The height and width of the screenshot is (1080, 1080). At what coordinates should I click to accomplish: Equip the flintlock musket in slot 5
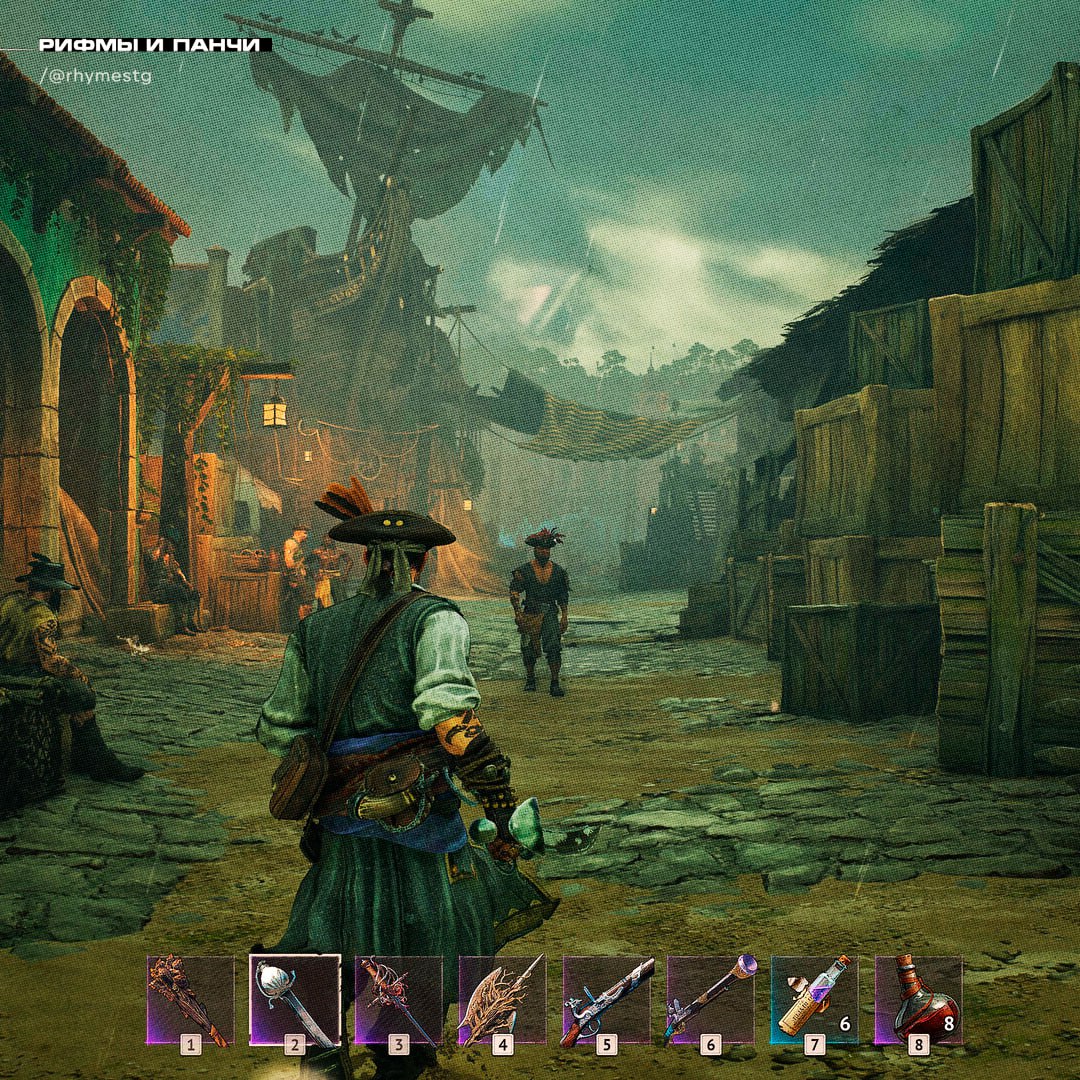pos(606,999)
